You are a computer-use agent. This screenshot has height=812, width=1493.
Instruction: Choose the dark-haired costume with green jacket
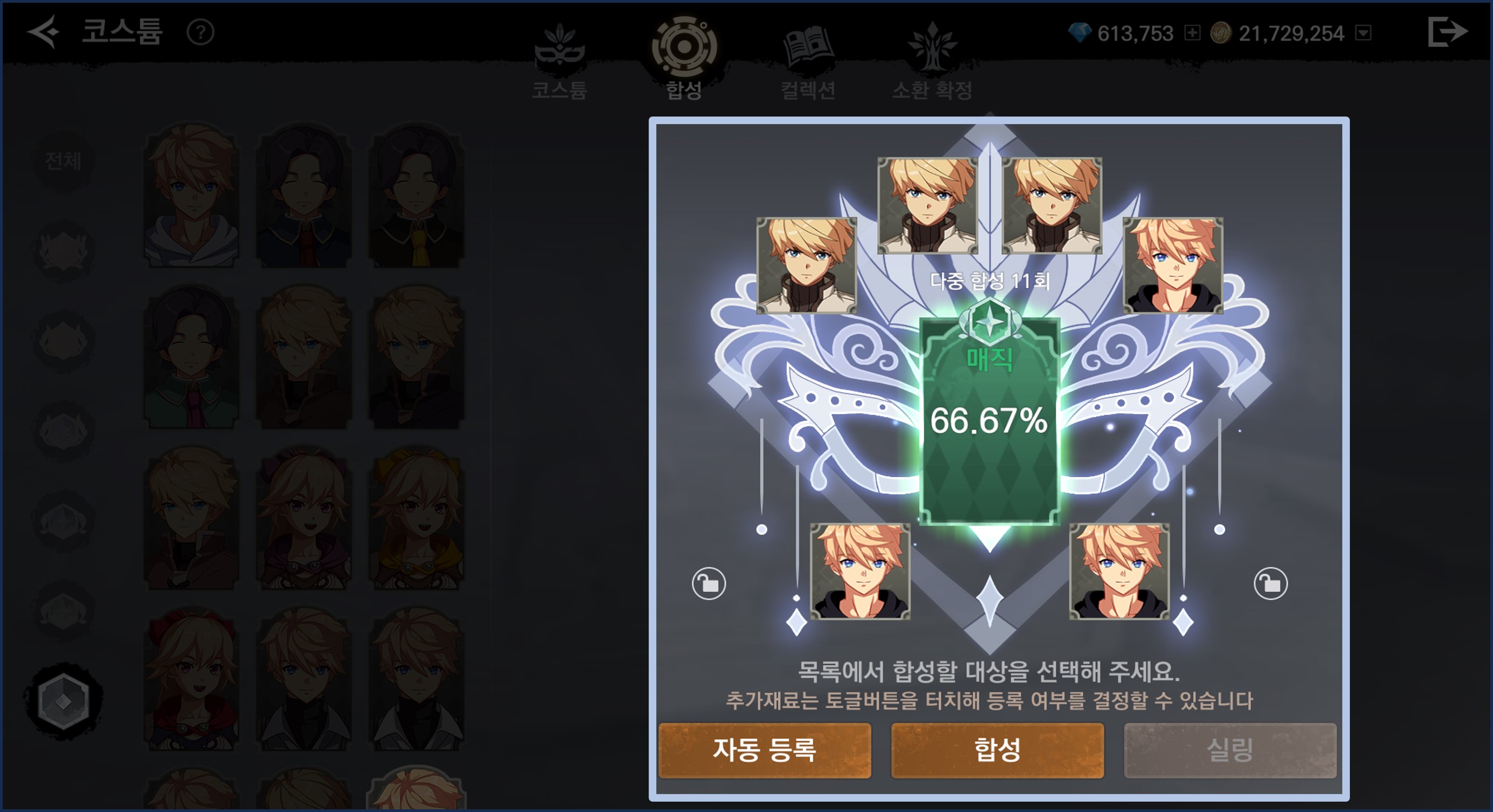coord(191,358)
